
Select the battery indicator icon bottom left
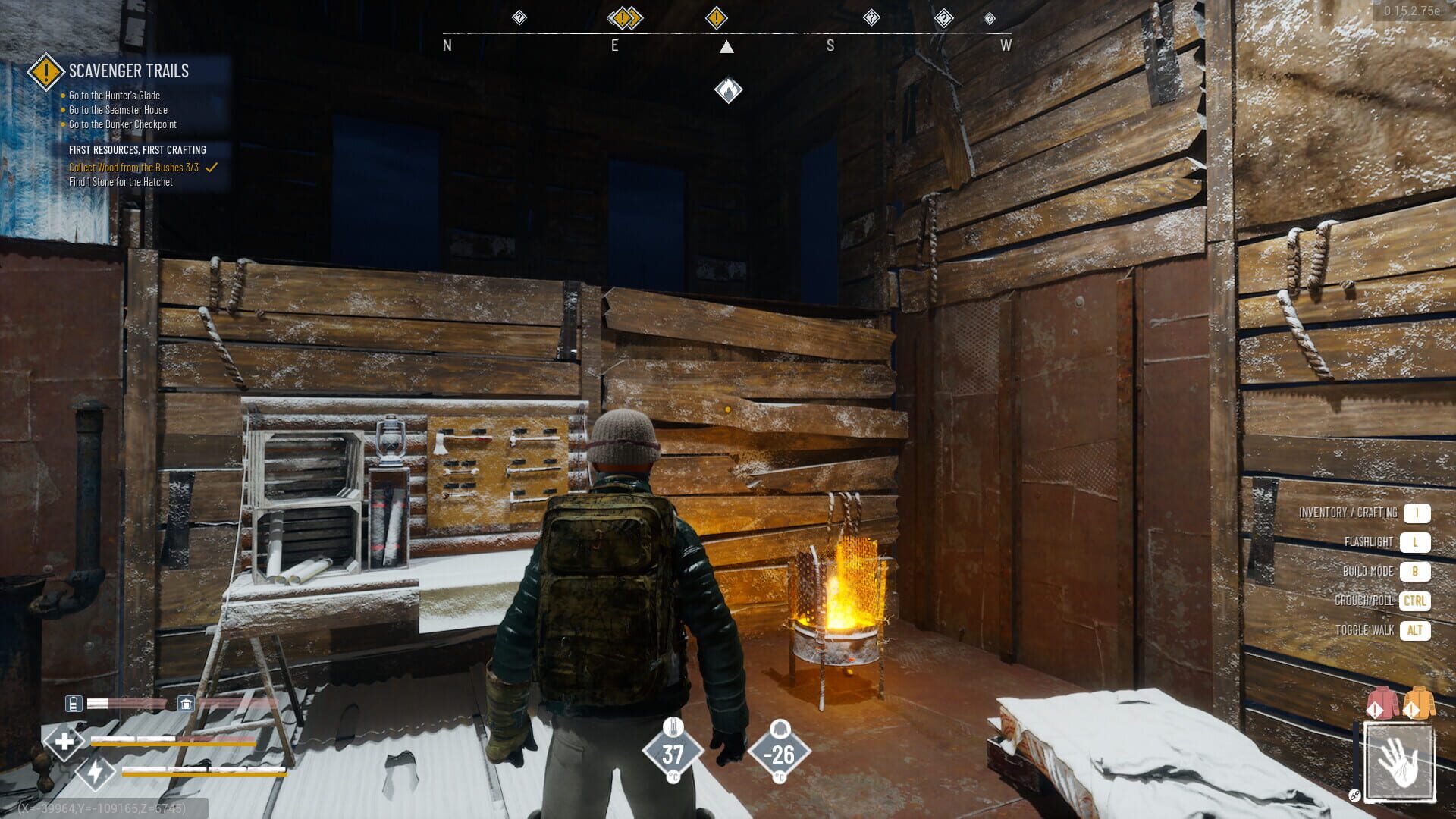[x=74, y=704]
